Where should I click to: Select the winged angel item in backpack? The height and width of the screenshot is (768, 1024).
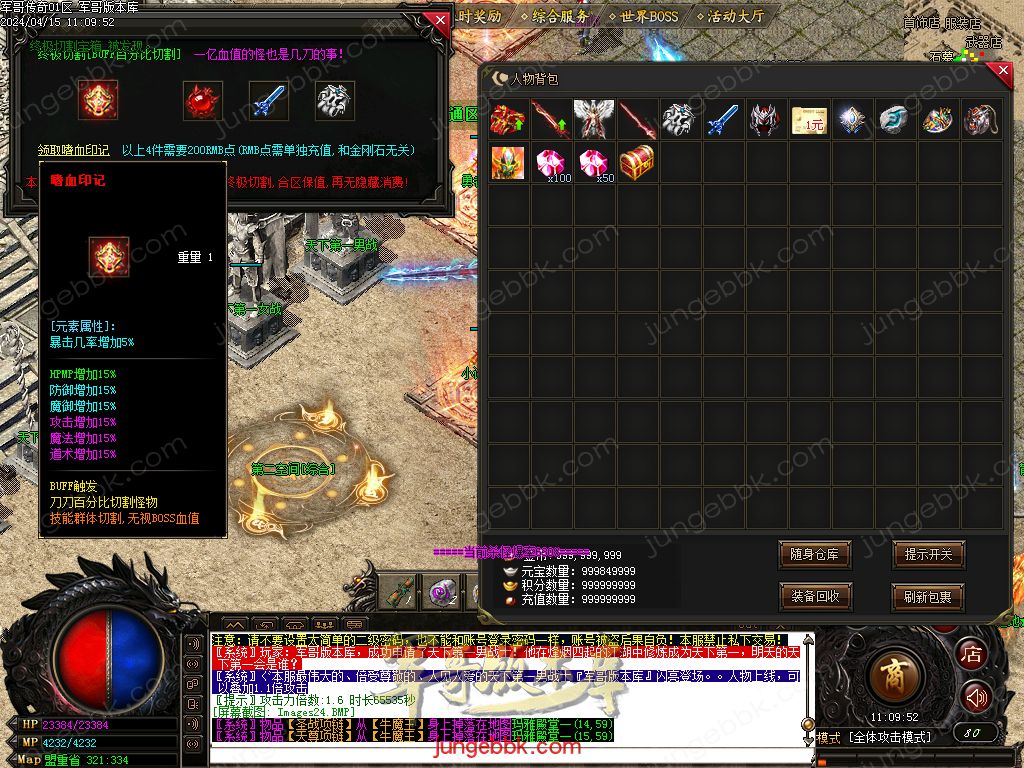[594, 119]
